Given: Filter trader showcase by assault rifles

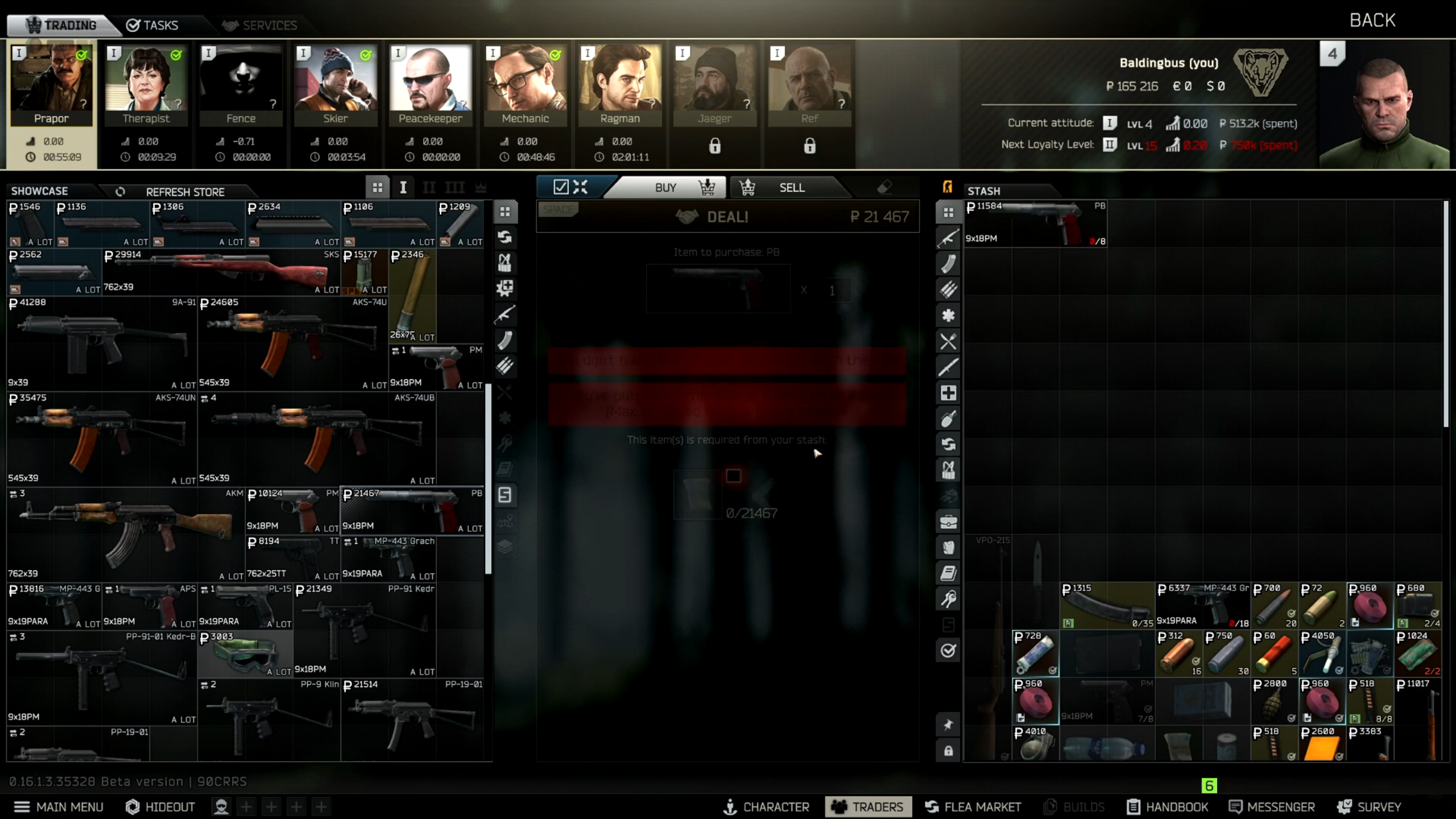Looking at the screenshot, I should (x=506, y=315).
